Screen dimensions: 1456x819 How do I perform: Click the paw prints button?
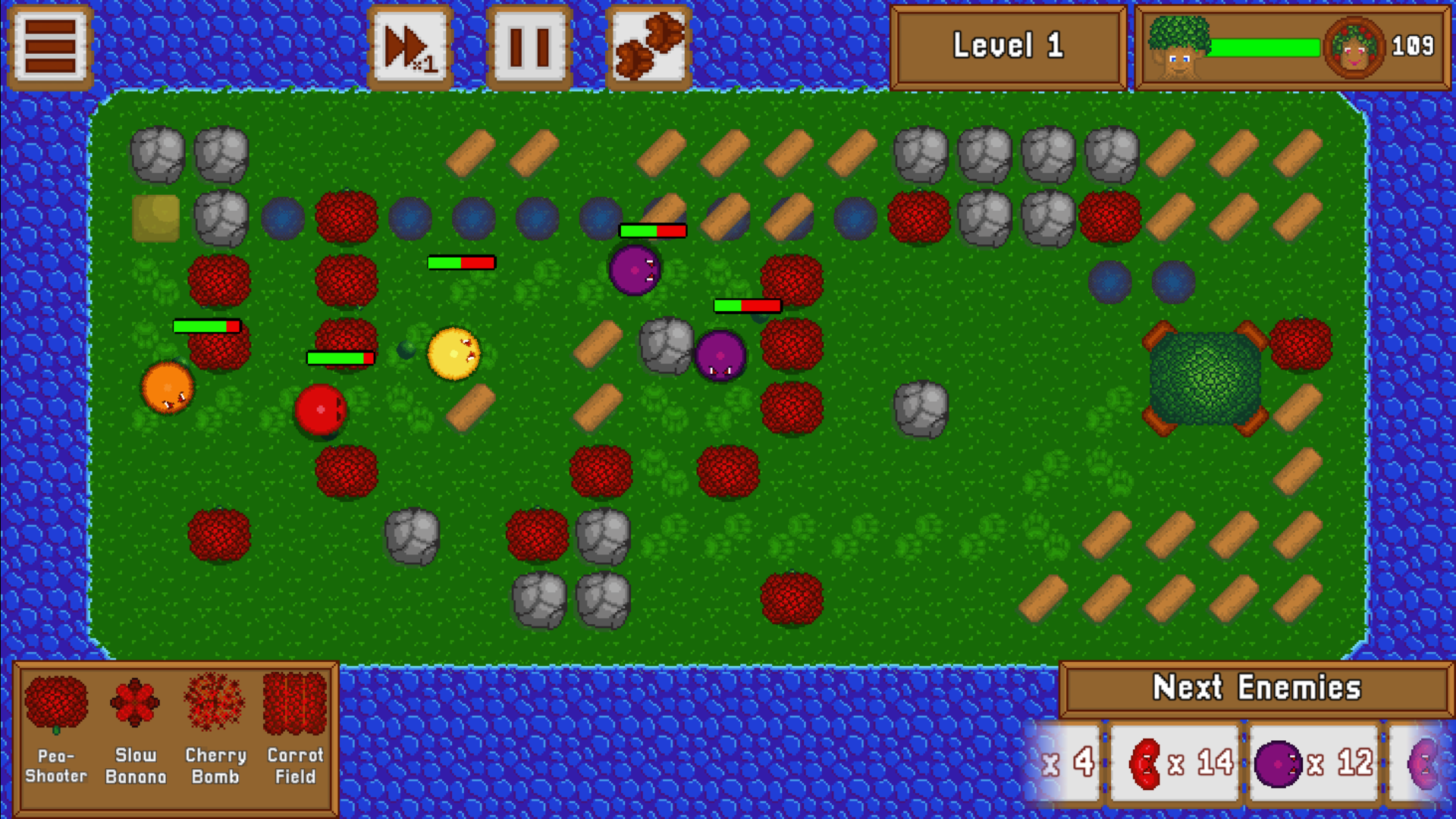(x=649, y=47)
